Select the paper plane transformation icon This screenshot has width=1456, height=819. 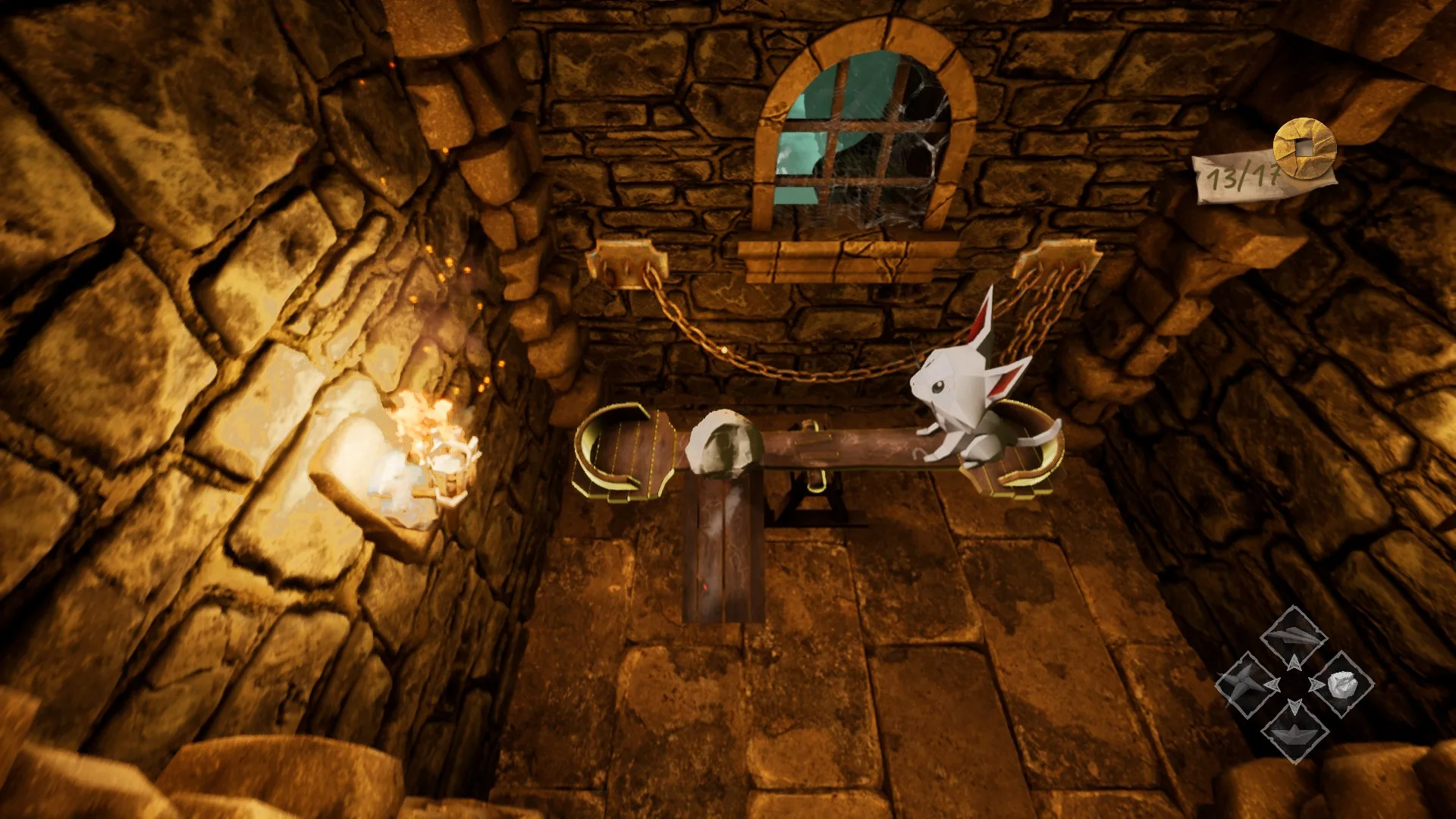1294,636
